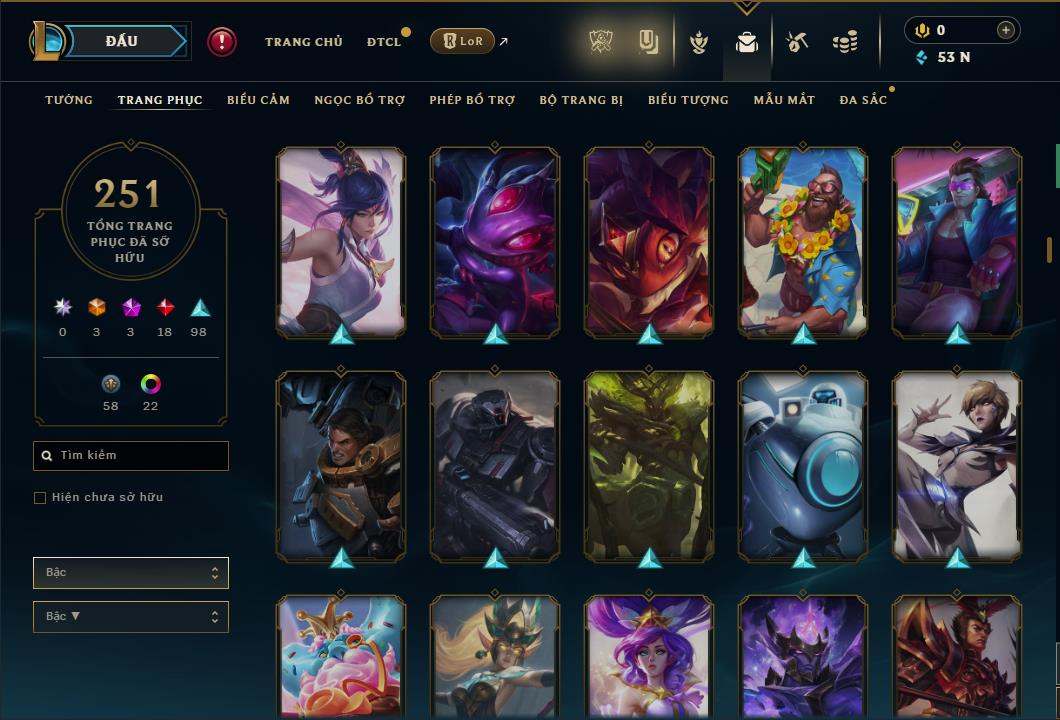Click the plus button beside the RP balance
The width and height of the screenshot is (1060, 720).
[1006, 30]
